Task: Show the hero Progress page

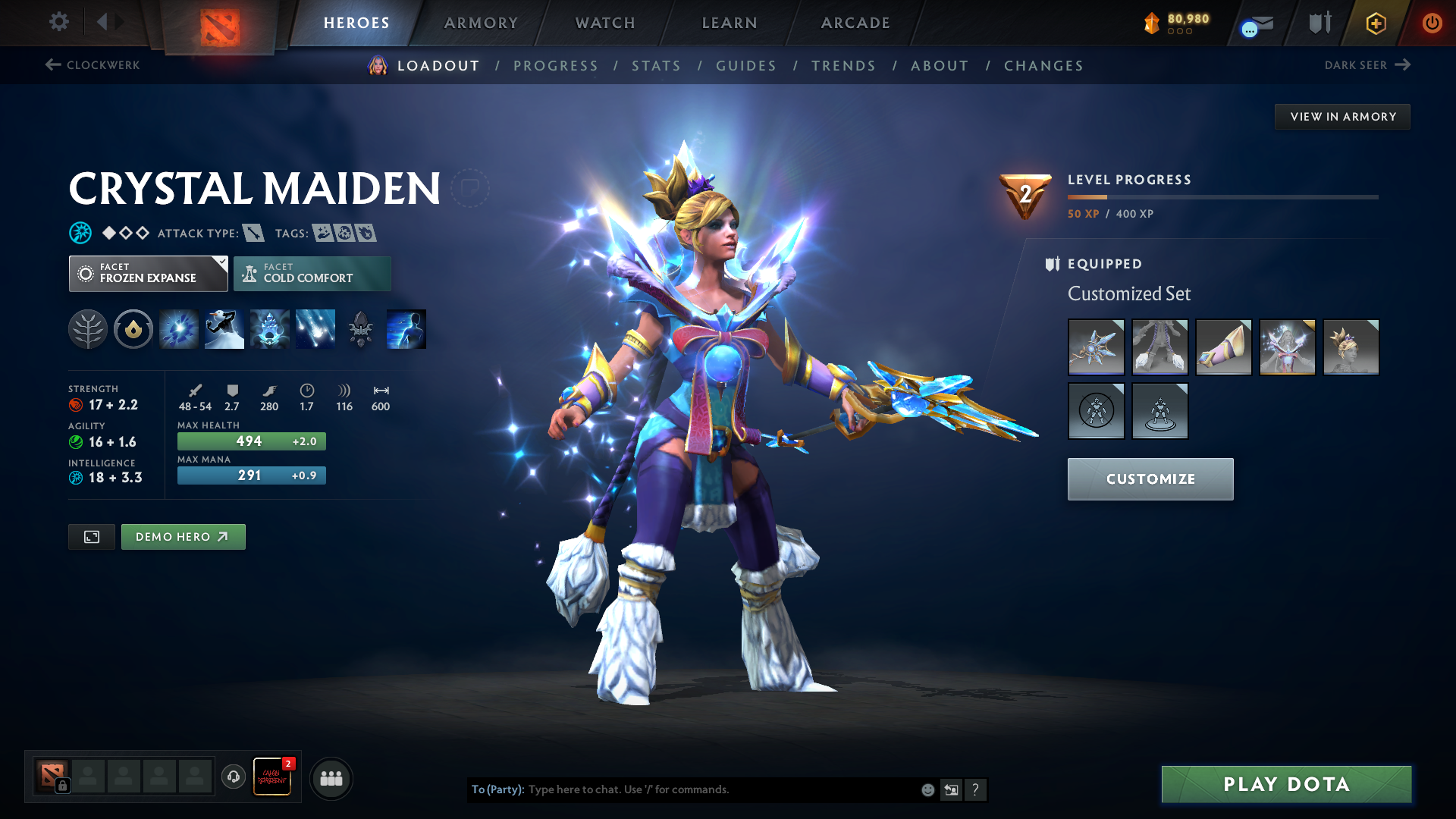Action: coord(555,66)
